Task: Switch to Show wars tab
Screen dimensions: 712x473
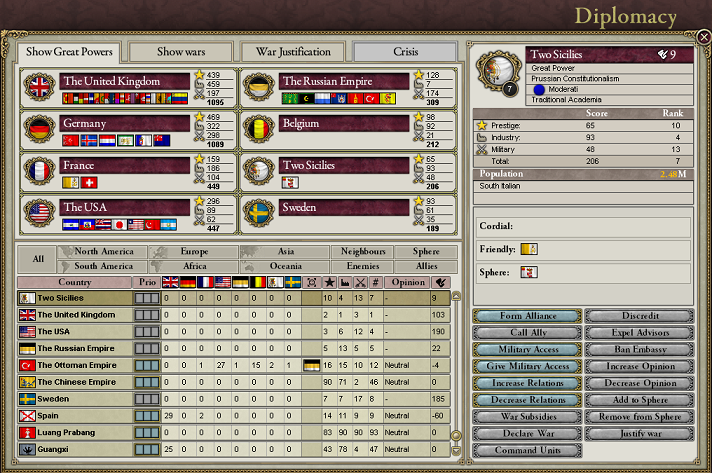Action: [x=180, y=52]
